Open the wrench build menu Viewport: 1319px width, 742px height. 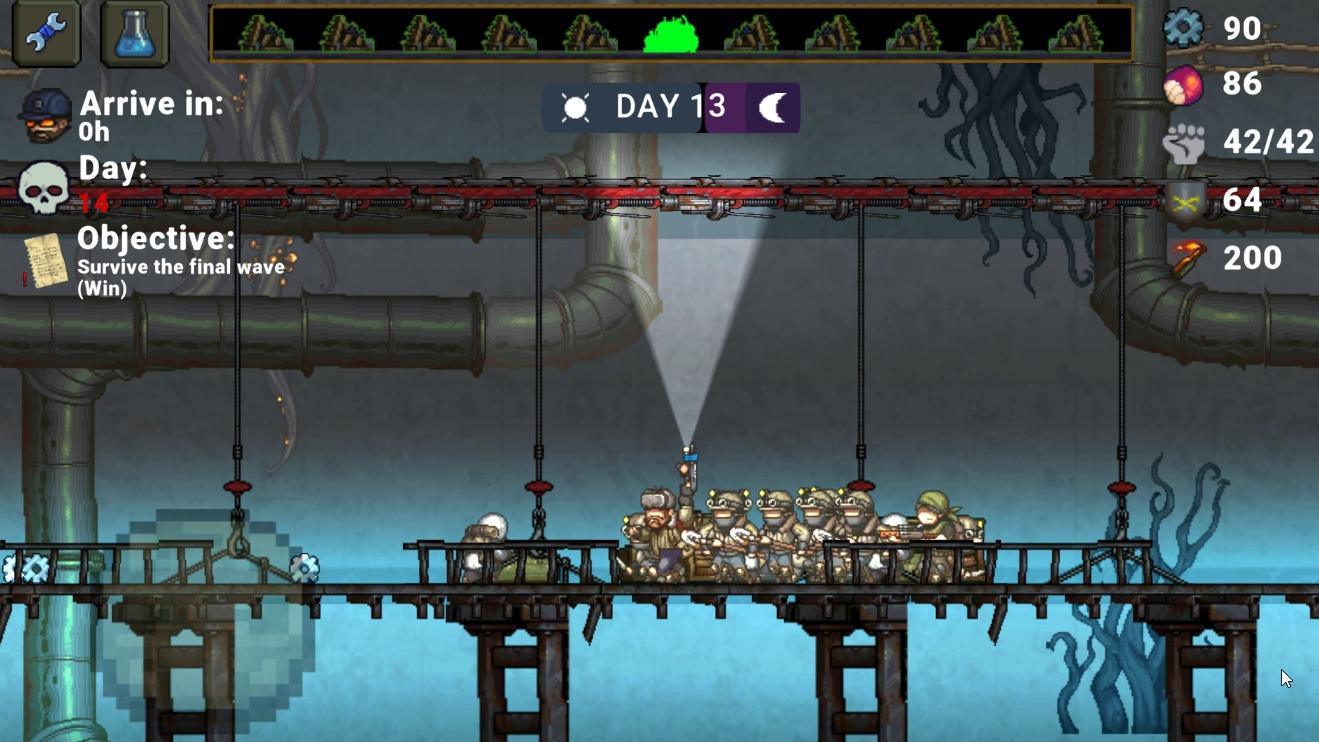click(x=46, y=33)
